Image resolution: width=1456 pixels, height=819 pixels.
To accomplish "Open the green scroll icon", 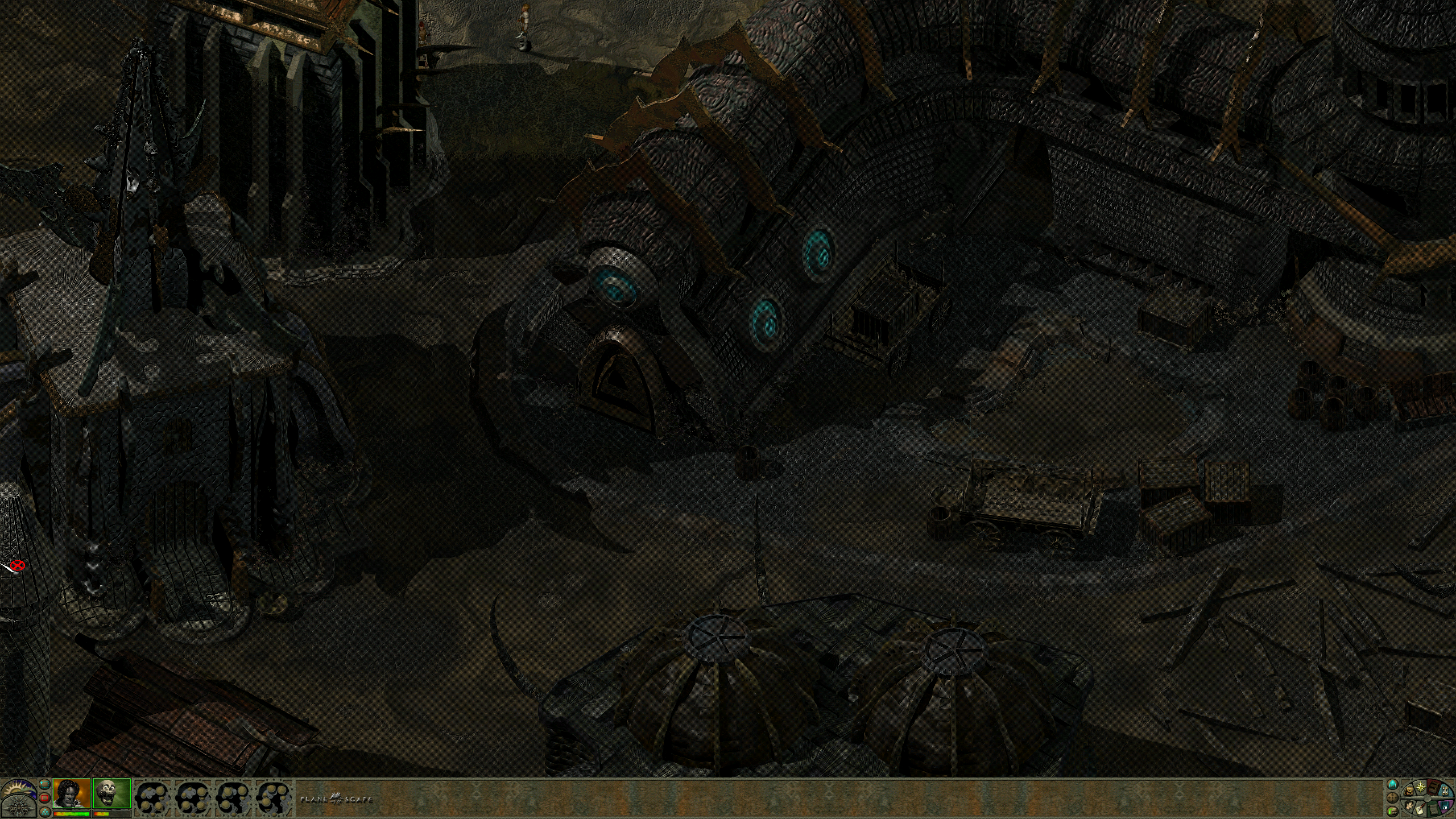I will (x=1434, y=810).
